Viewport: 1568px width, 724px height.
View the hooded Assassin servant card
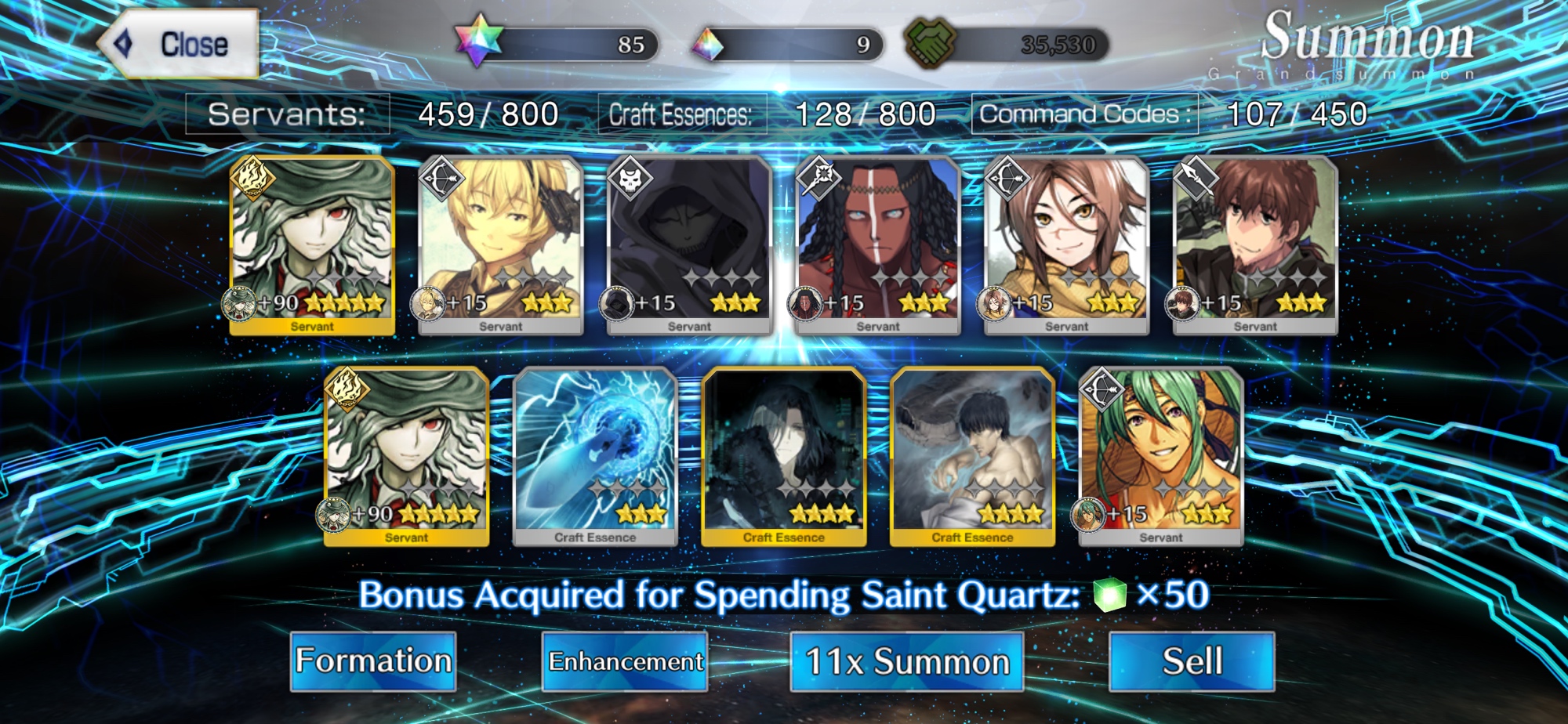(x=689, y=244)
